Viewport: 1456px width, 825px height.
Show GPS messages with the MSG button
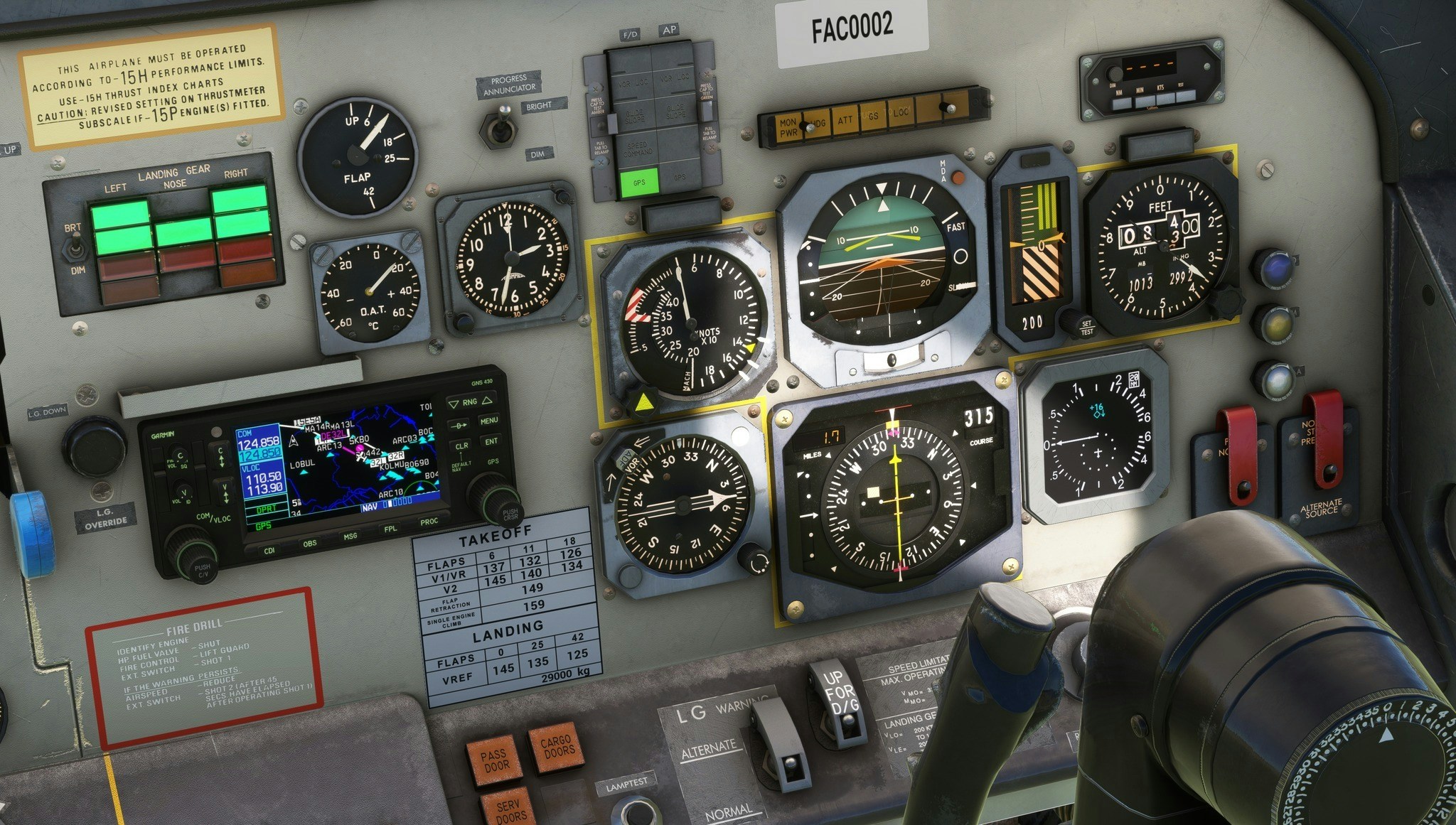(x=350, y=536)
